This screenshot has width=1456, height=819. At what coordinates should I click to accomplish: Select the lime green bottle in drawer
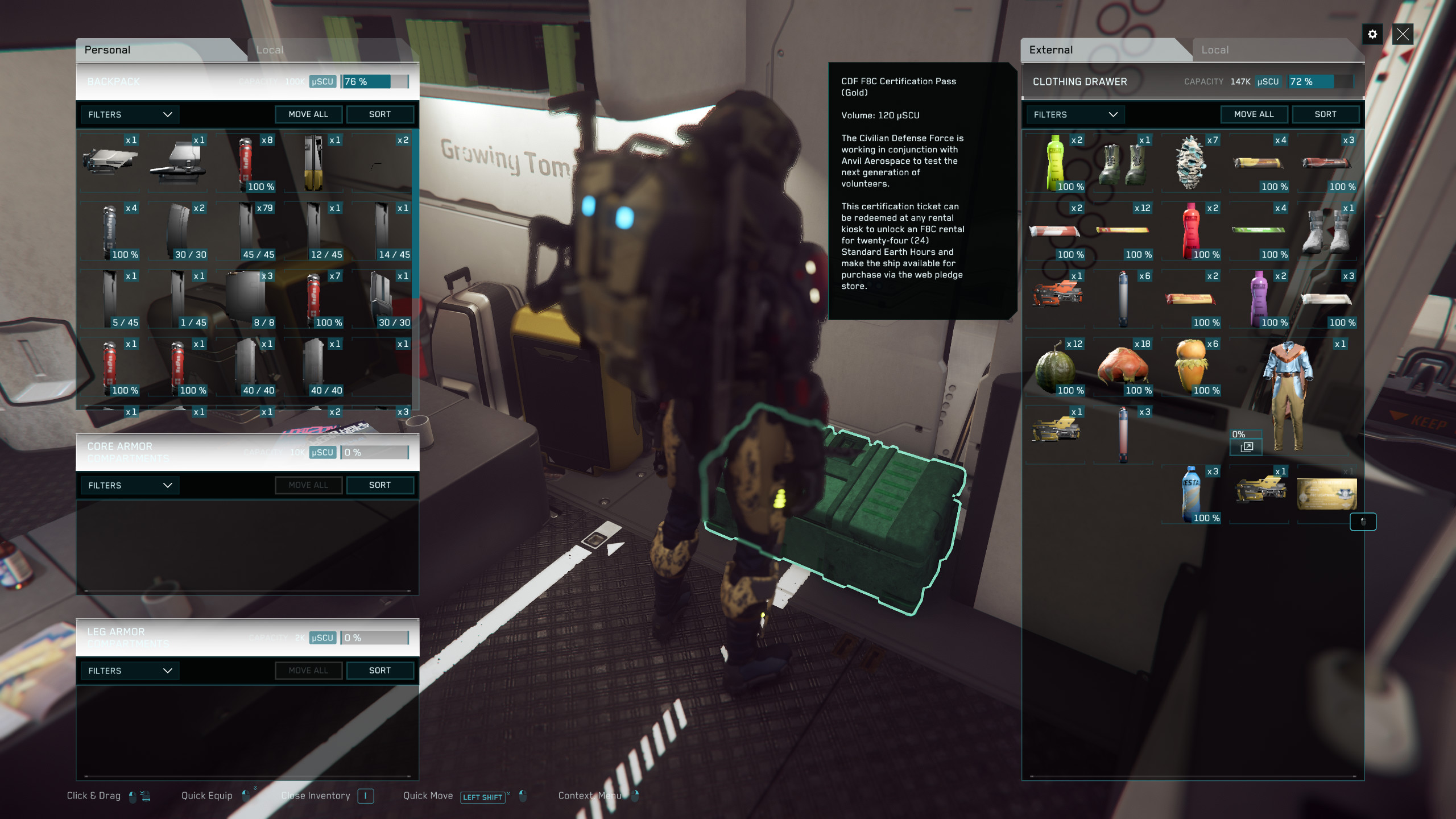point(1056,163)
